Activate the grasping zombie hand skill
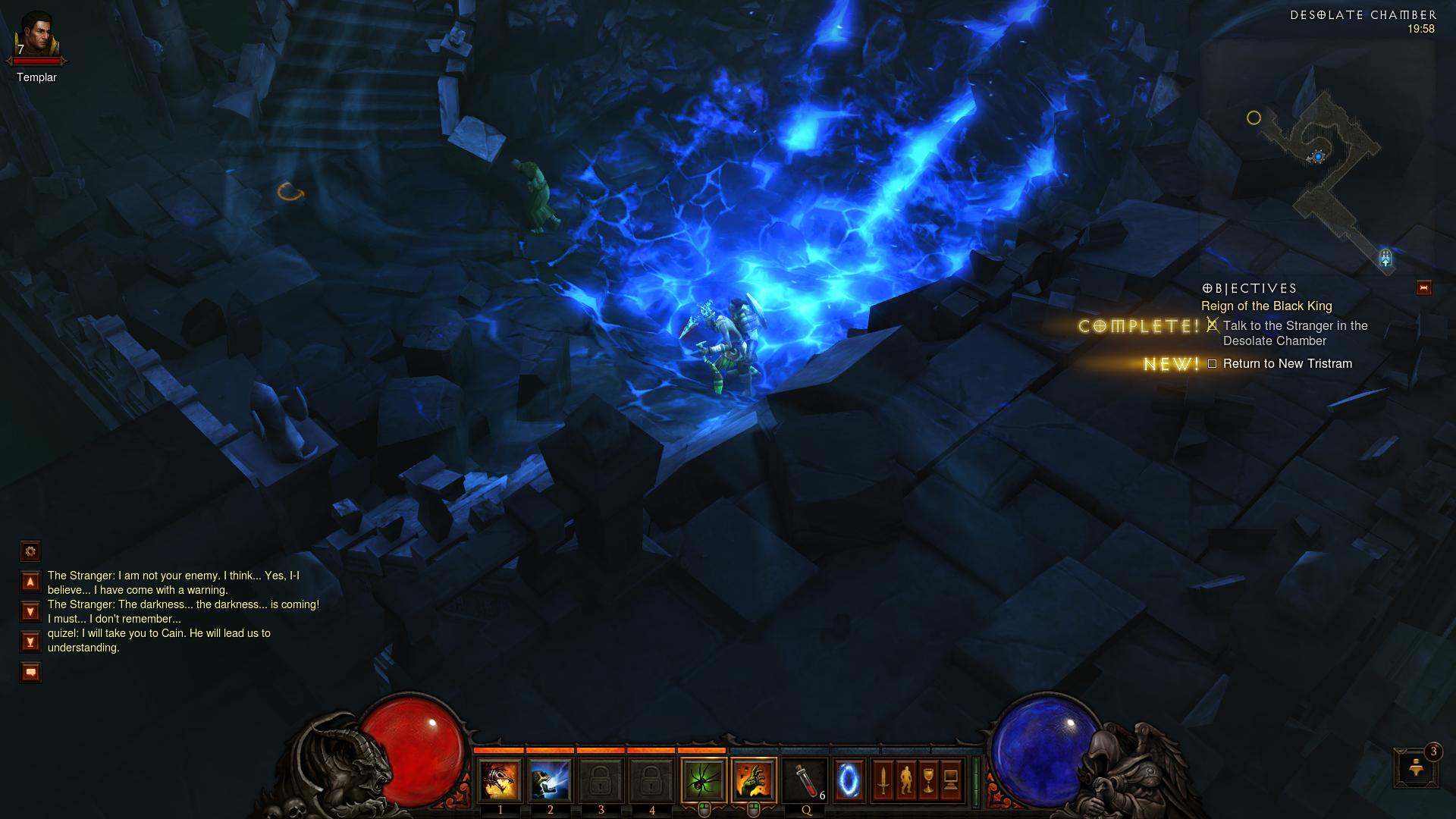Image resolution: width=1456 pixels, height=819 pixels. click(x=754, y=780)
